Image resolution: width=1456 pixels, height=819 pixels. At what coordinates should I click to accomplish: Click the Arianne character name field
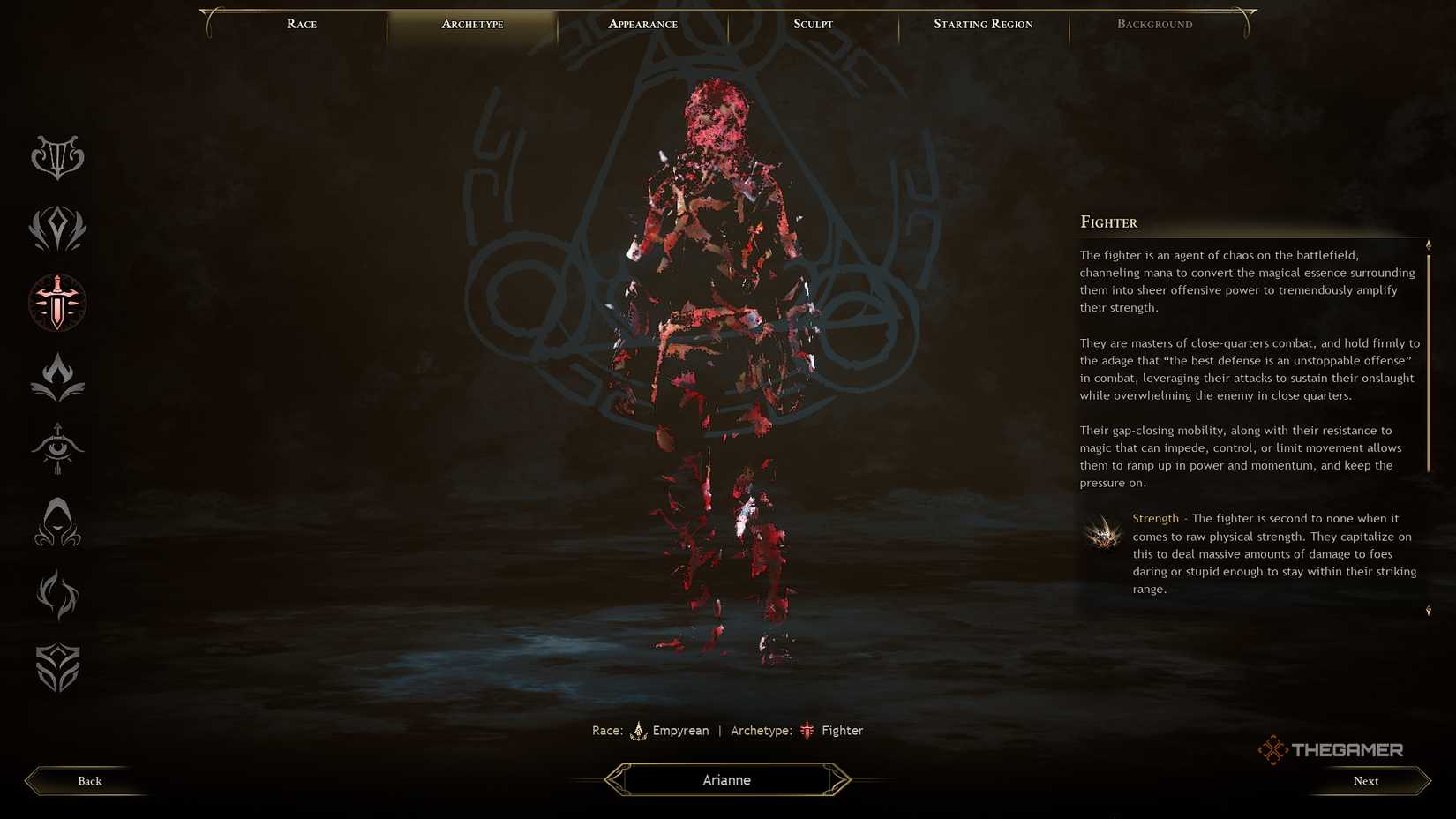point(726,779)
